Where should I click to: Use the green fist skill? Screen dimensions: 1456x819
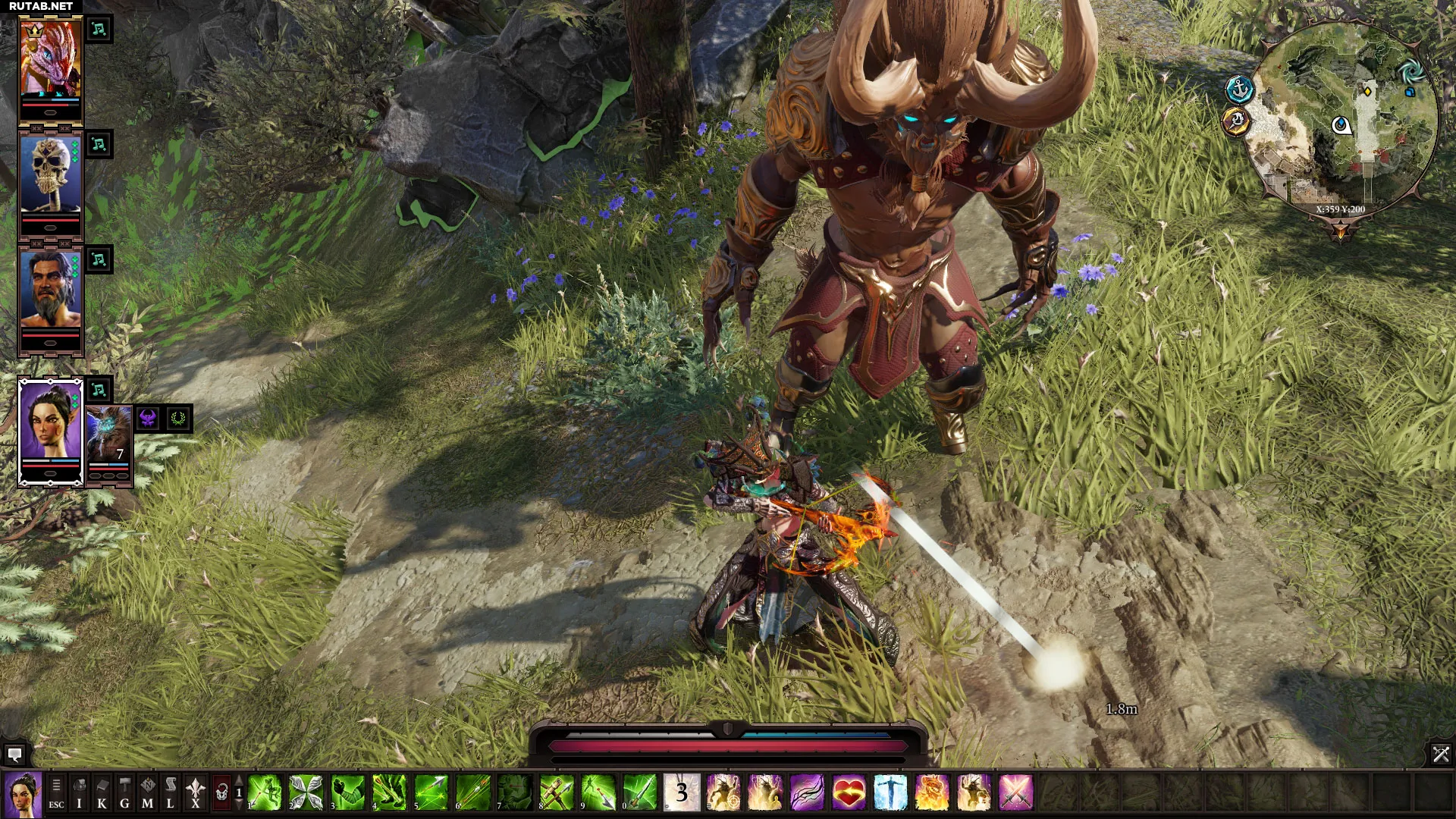pyautogui.click(x=347, y=793)
